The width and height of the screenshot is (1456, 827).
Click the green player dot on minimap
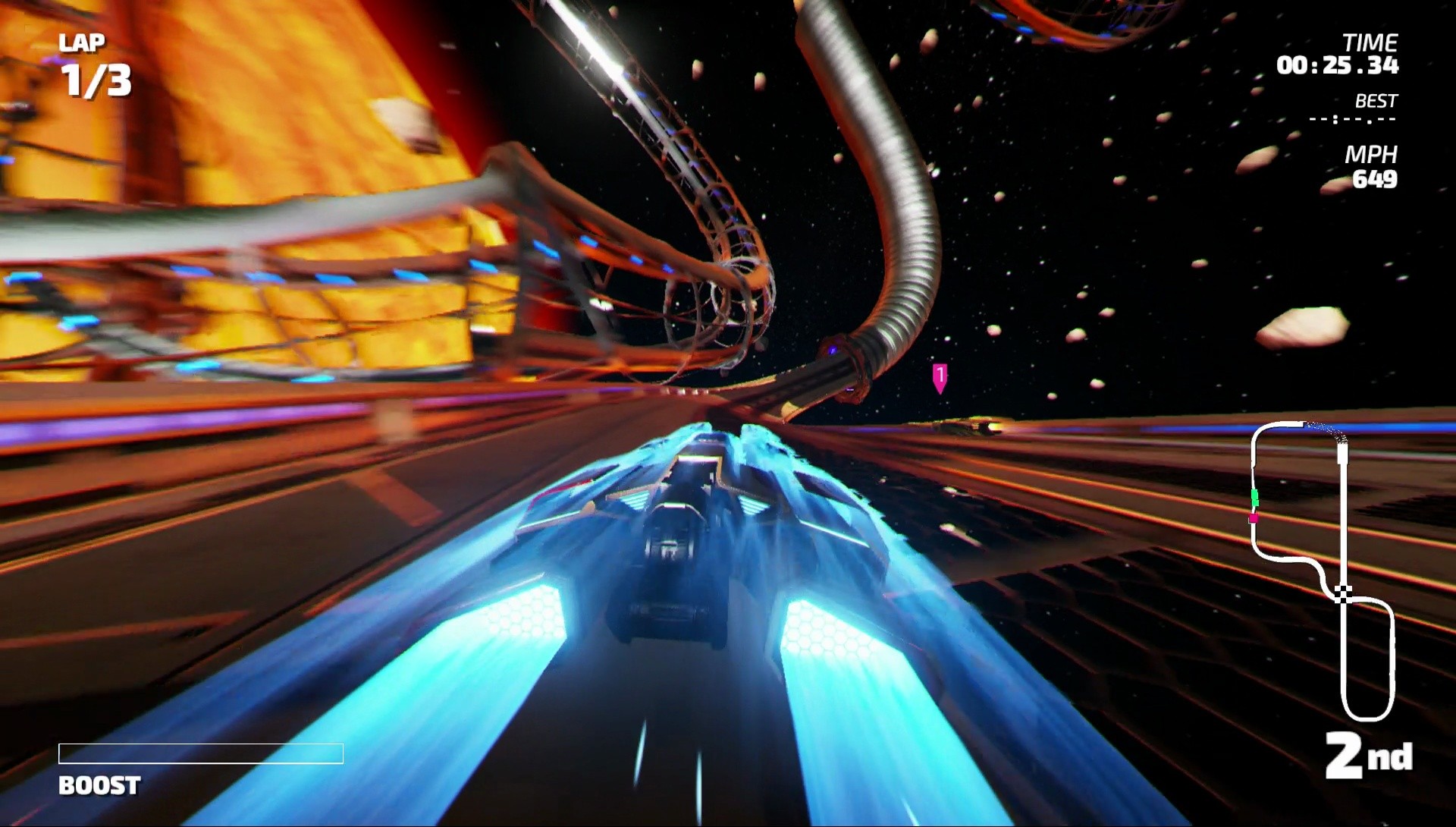pos(1255,498)
